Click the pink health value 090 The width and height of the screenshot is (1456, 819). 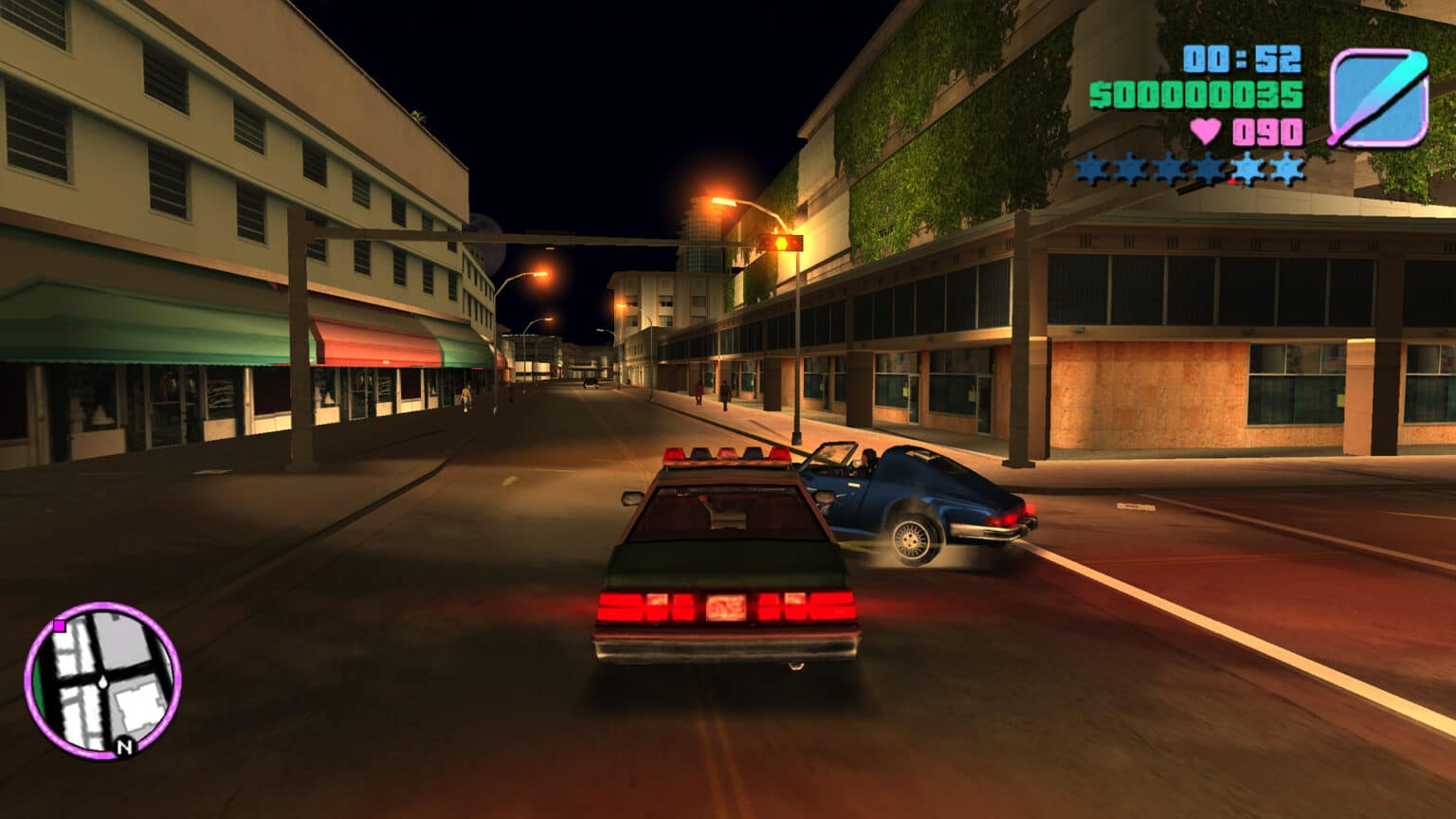tap(1265, 130)
